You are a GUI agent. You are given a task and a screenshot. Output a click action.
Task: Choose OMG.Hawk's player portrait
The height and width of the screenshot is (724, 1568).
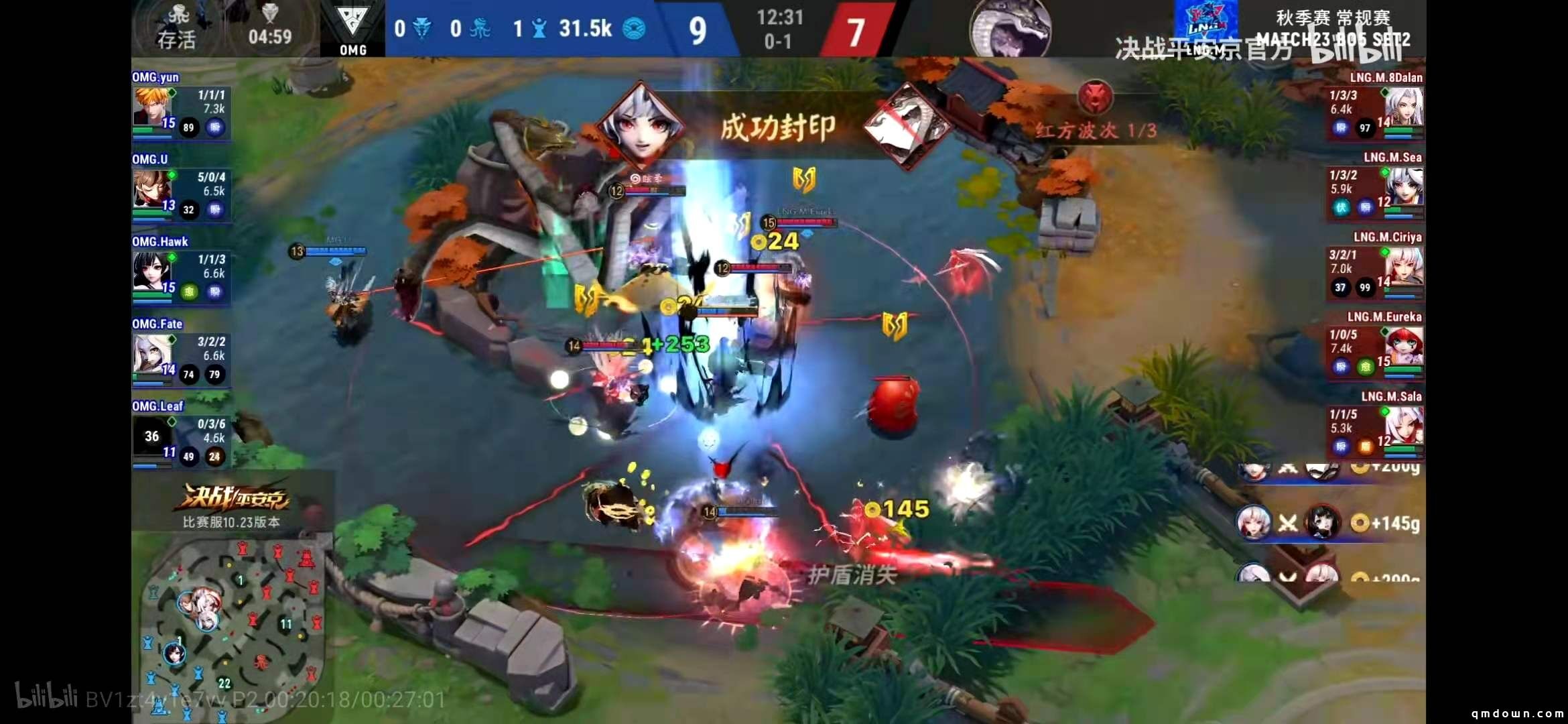click(x=153, y=271)
